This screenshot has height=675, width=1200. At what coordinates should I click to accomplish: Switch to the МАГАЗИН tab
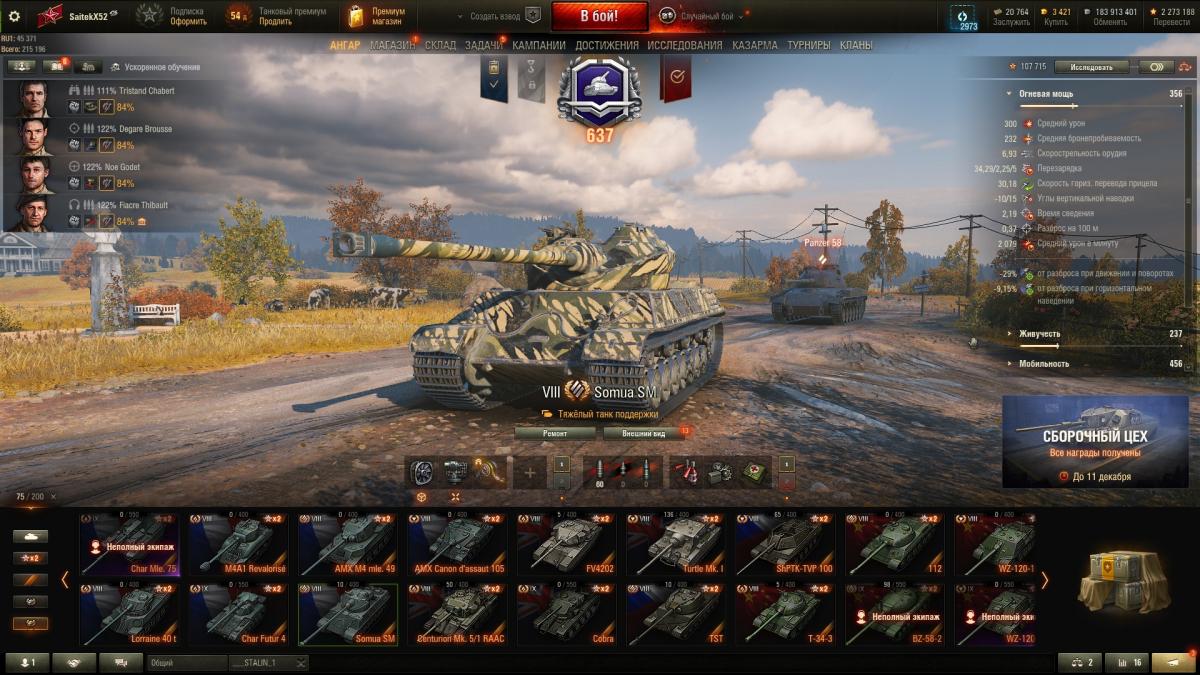coord(392,45)
